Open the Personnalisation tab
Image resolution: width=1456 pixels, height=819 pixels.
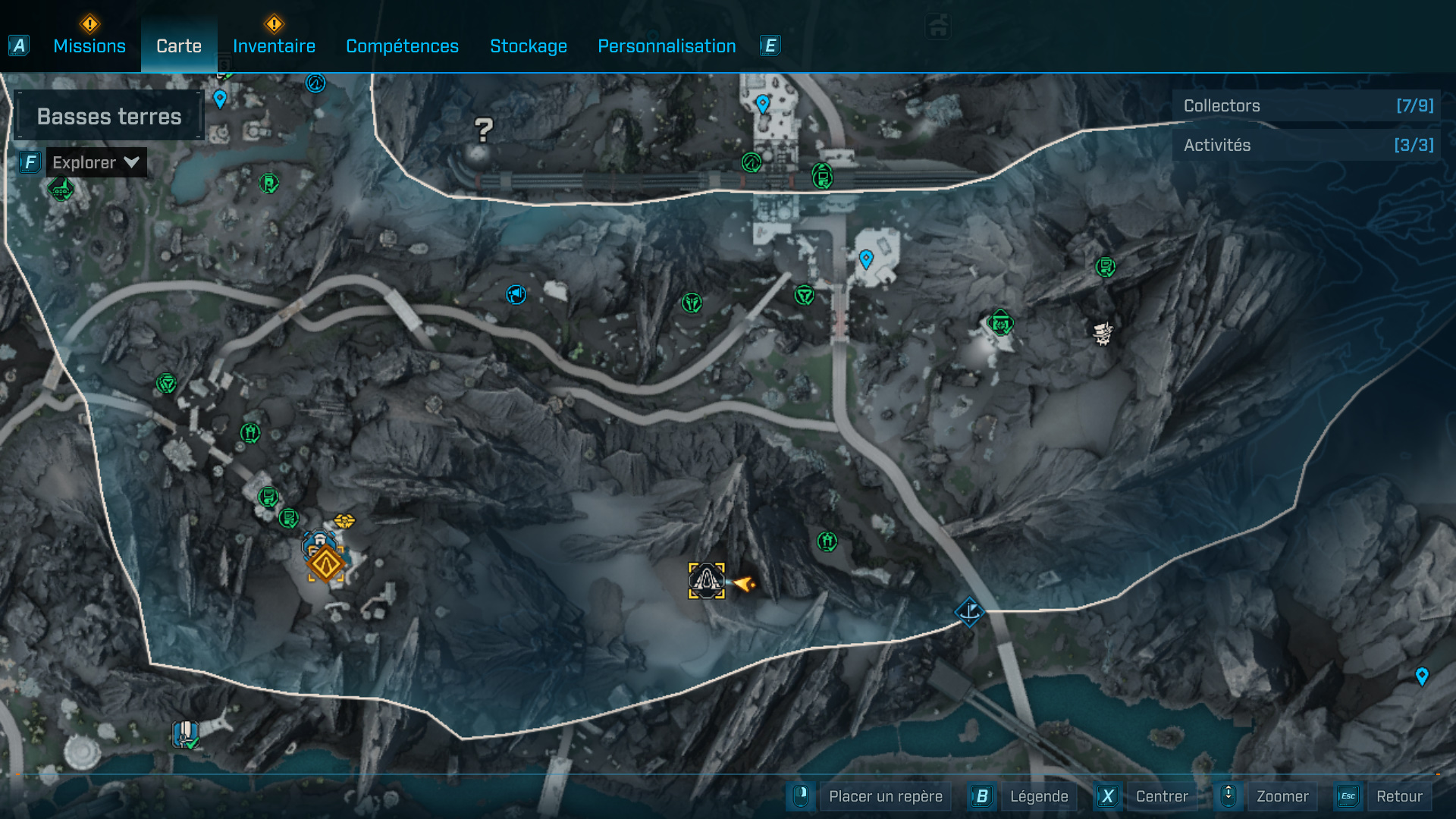(667, 45)
